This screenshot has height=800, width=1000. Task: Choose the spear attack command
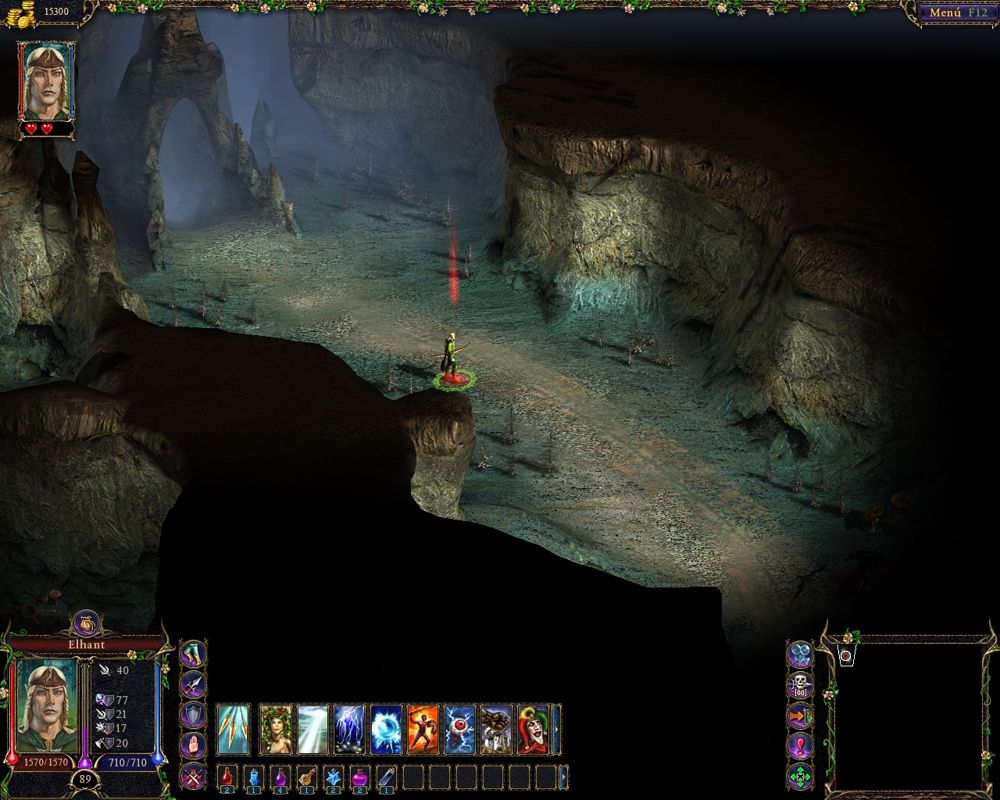point(193,686)
